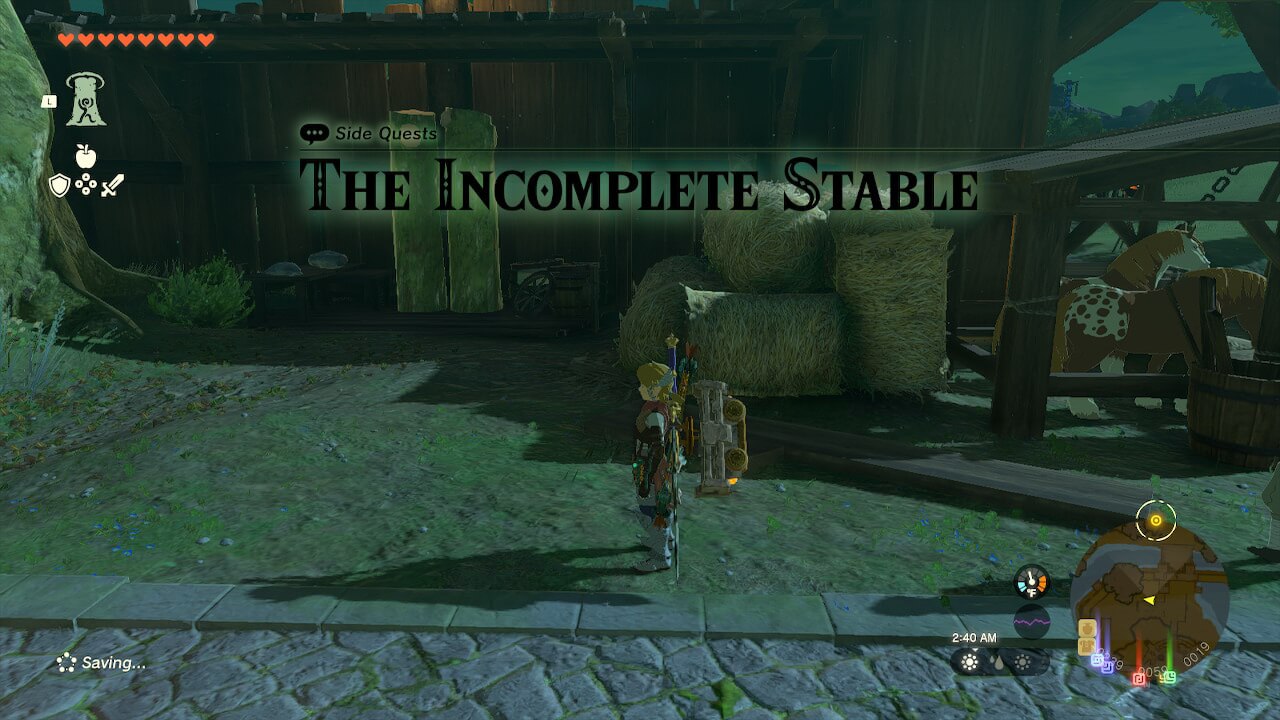This screenshot has width=1280, height=720.
Task: Click the 2:40 AM time display
Action: coord(974,637)
